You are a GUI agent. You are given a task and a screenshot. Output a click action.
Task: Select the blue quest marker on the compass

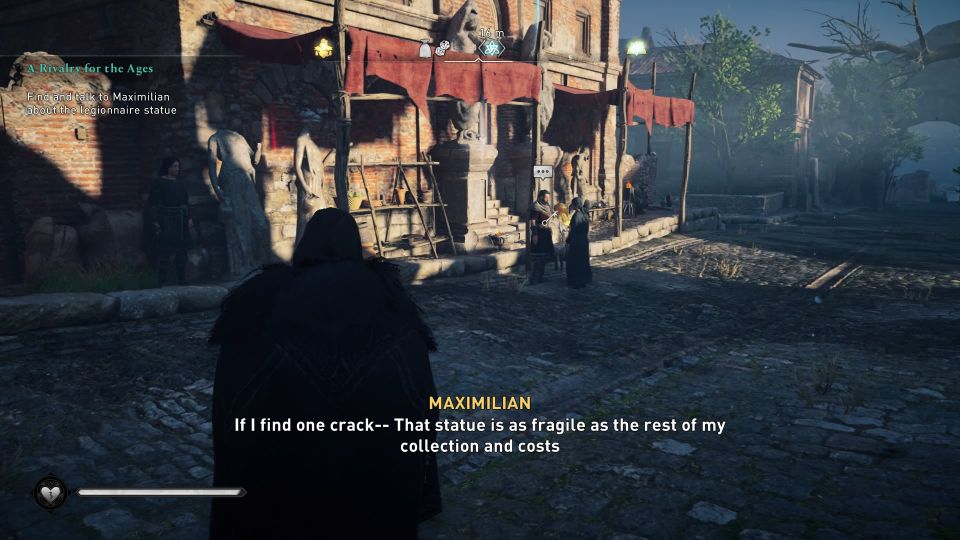491,48
